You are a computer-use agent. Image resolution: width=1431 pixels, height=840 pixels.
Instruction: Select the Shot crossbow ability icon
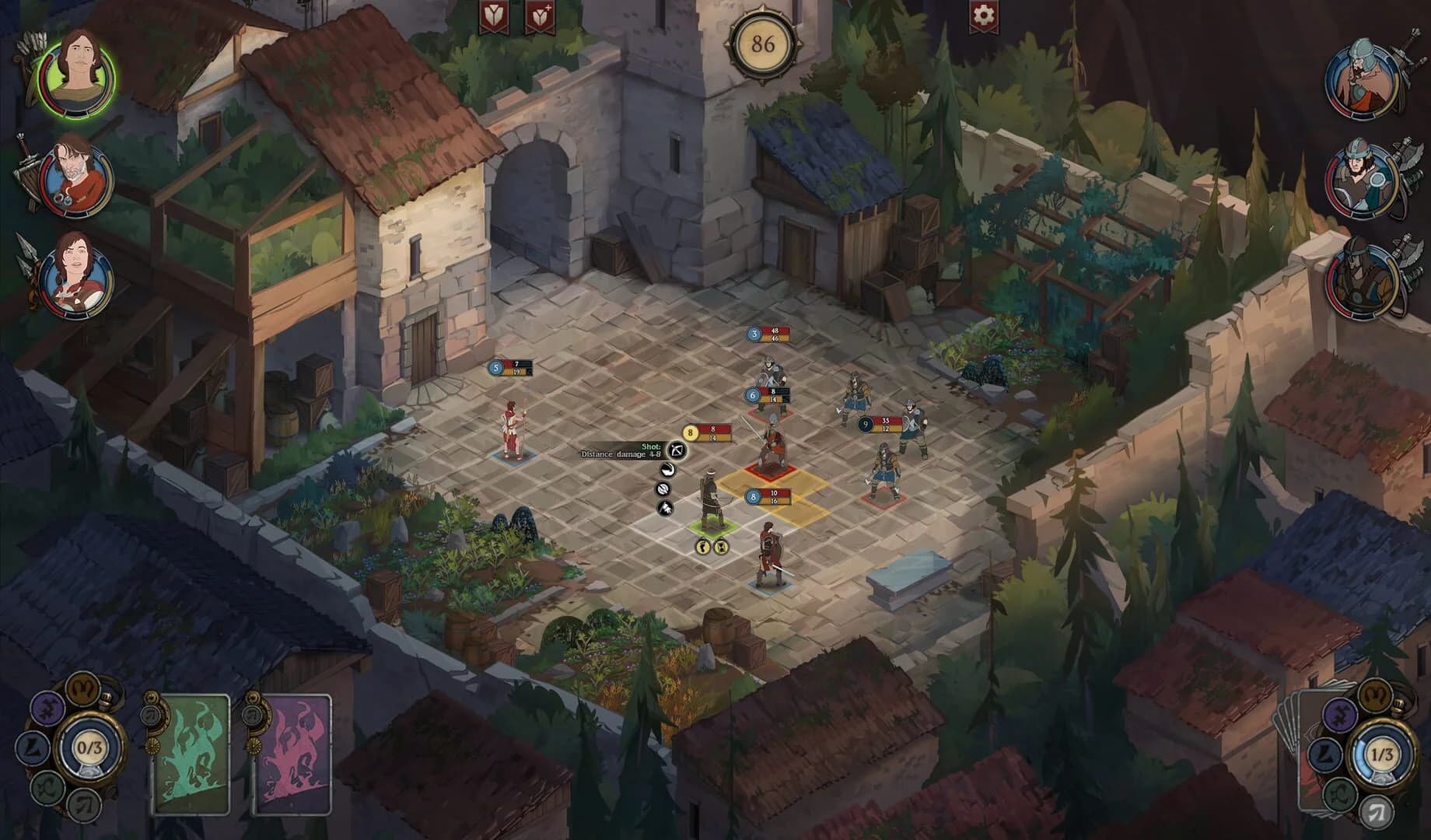(x=677, y=451)
